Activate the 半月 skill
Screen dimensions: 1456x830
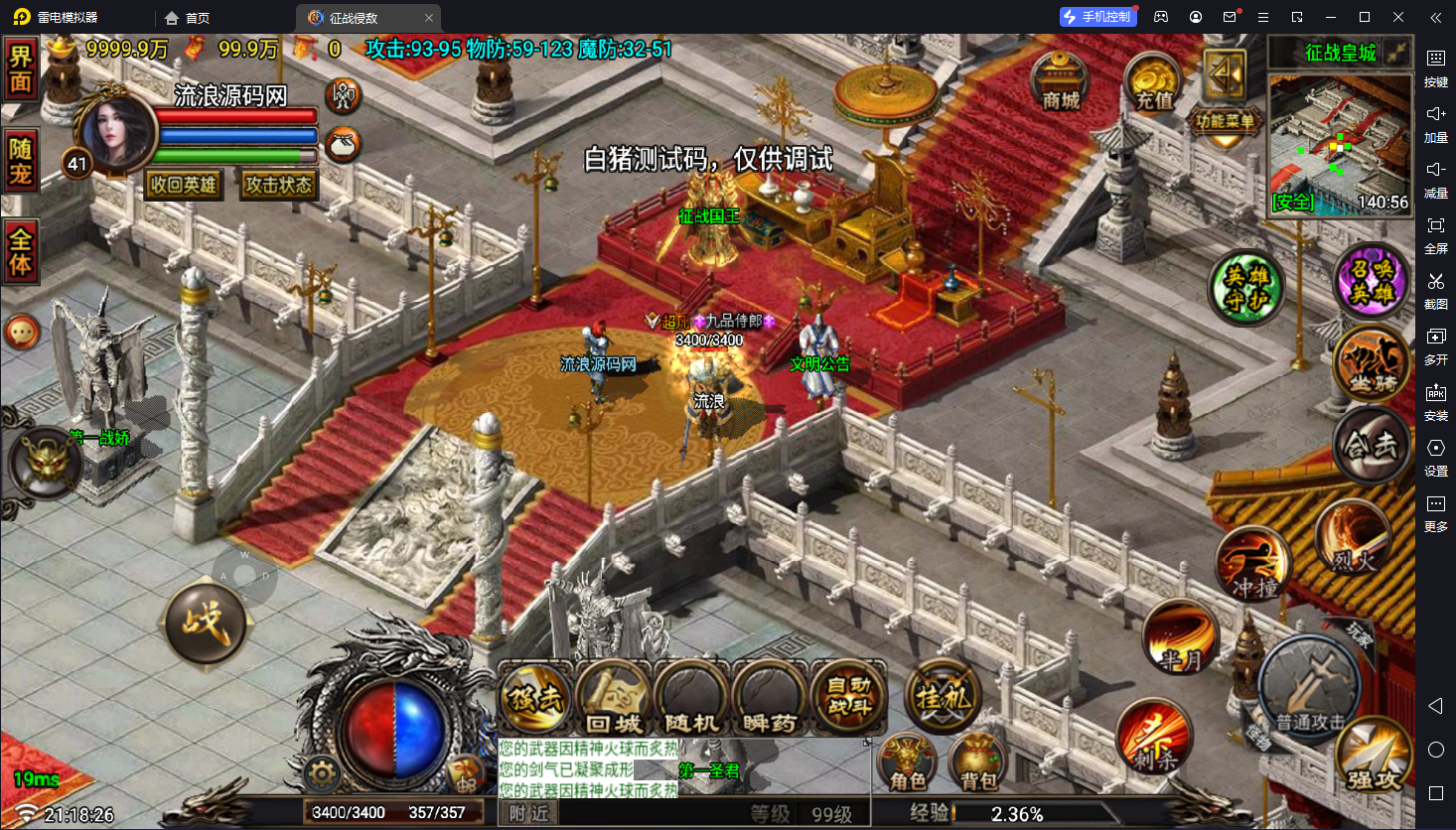1180,638
